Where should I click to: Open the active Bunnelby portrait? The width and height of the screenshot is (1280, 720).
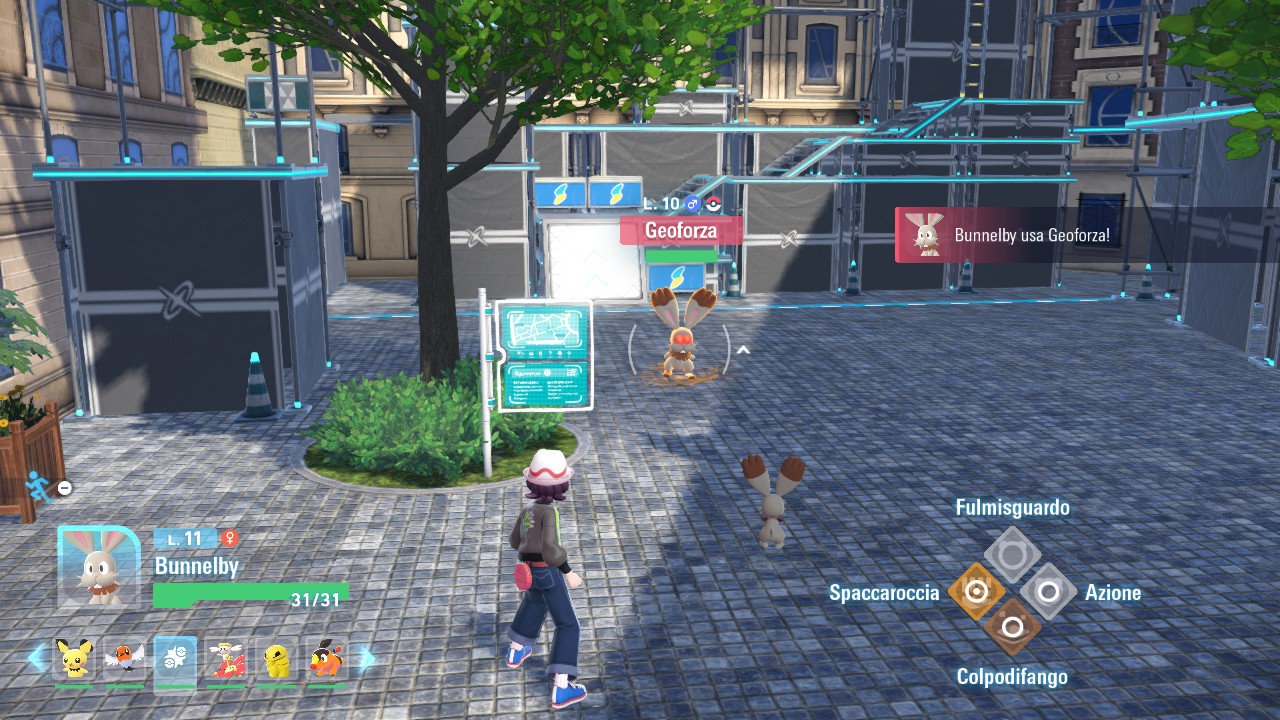(x=98, y=567)
